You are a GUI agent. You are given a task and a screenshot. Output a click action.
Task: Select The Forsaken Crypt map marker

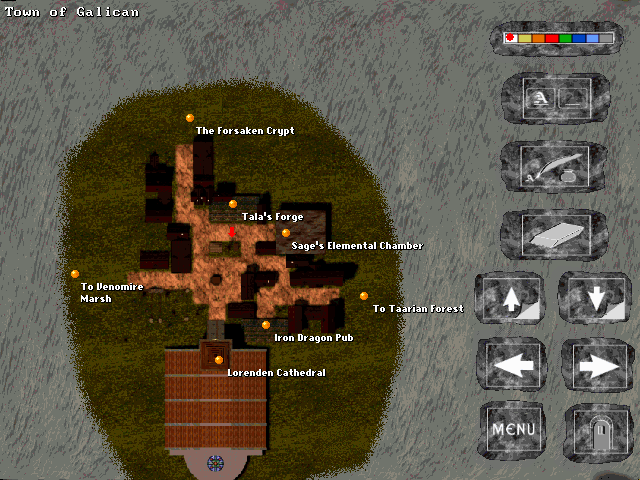click(190, 118)
